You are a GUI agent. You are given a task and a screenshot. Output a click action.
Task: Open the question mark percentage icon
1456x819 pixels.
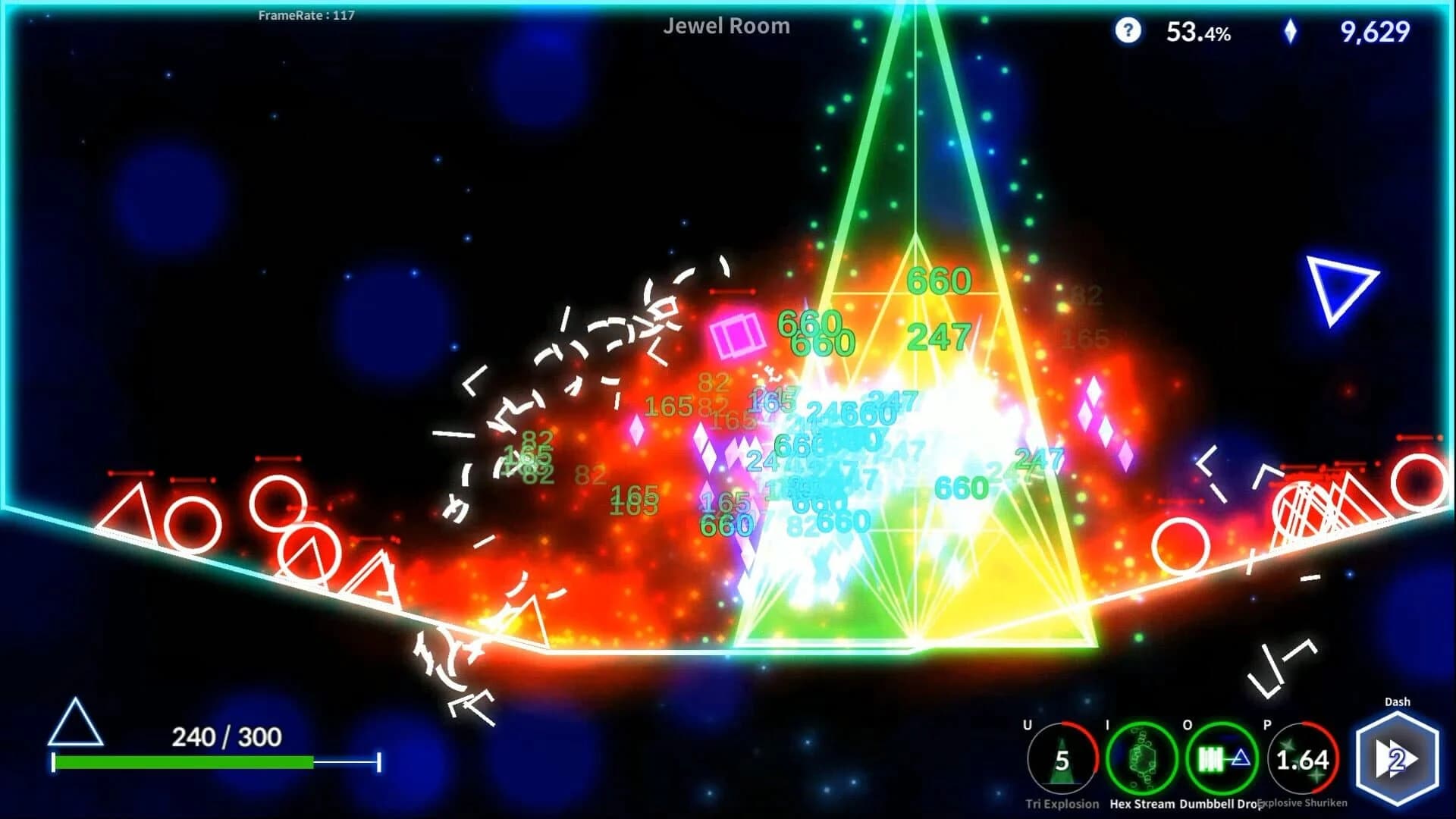click(1128, 32)
